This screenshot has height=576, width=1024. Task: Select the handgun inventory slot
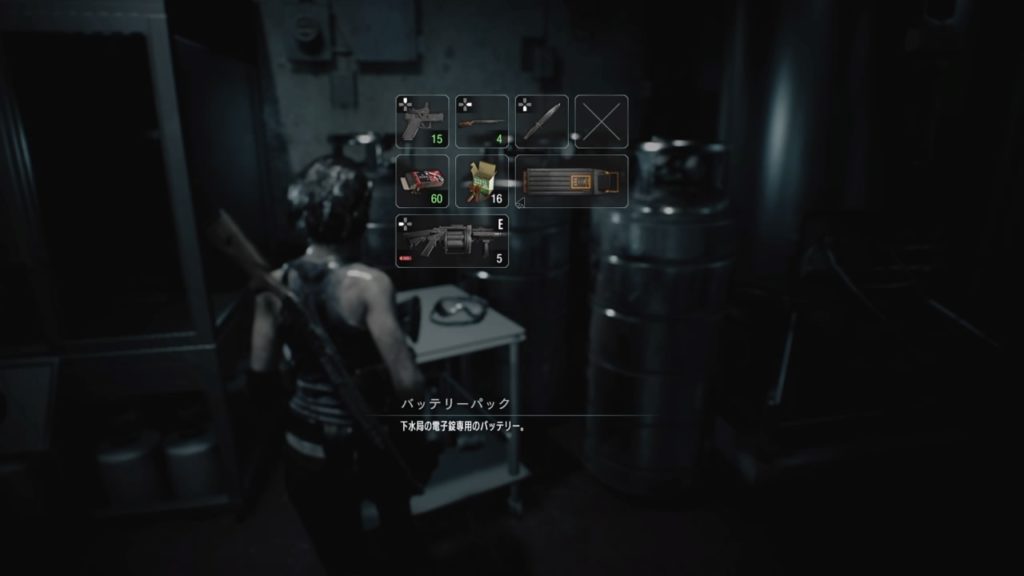422,121
